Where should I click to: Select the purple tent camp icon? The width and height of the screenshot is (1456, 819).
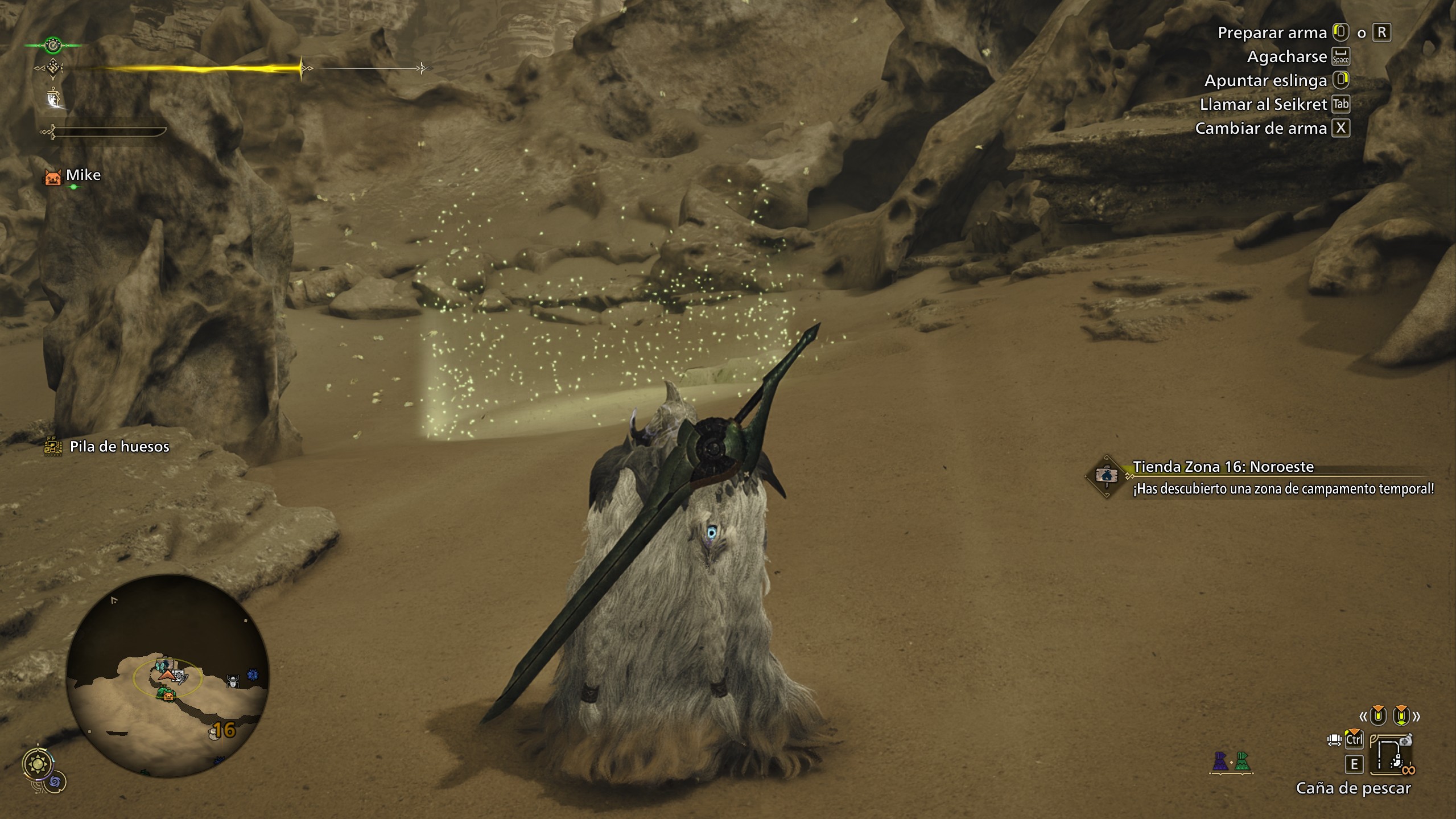coord(1220,762)
